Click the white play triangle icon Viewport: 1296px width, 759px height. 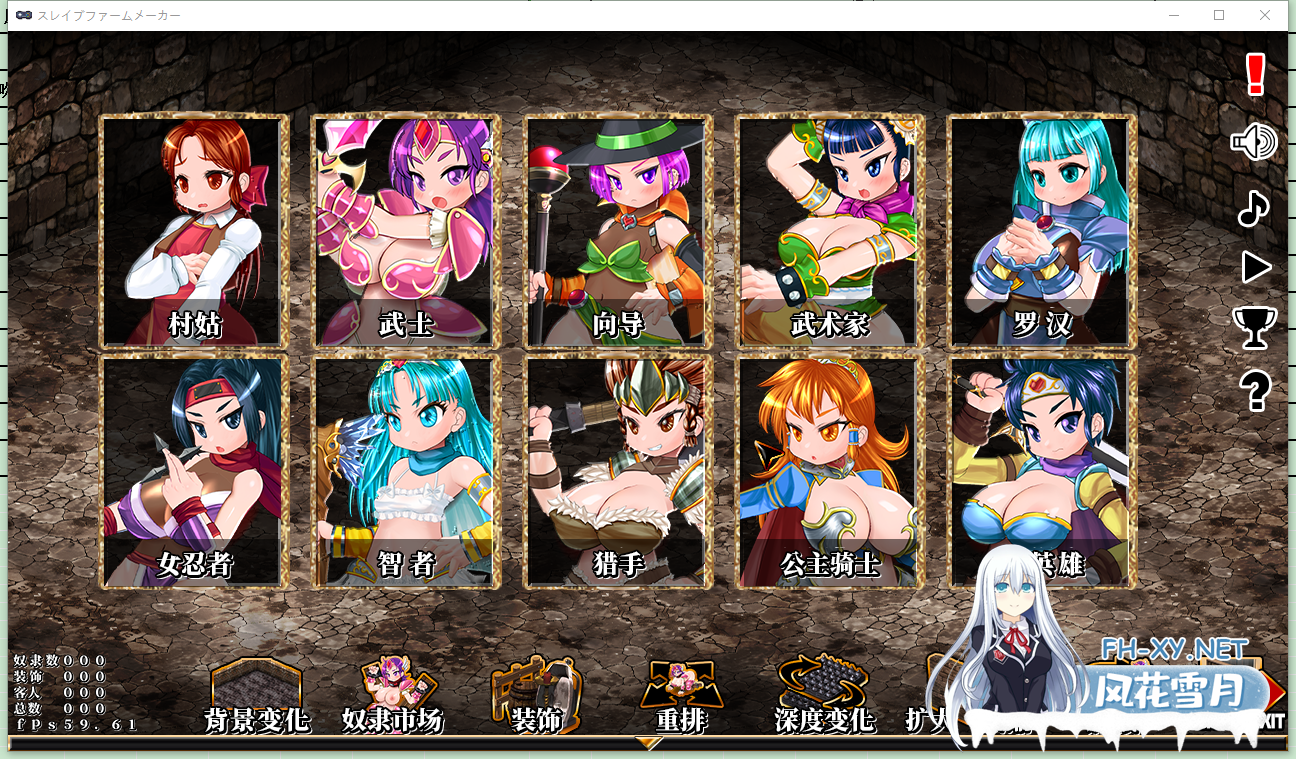pos(1255,267)
